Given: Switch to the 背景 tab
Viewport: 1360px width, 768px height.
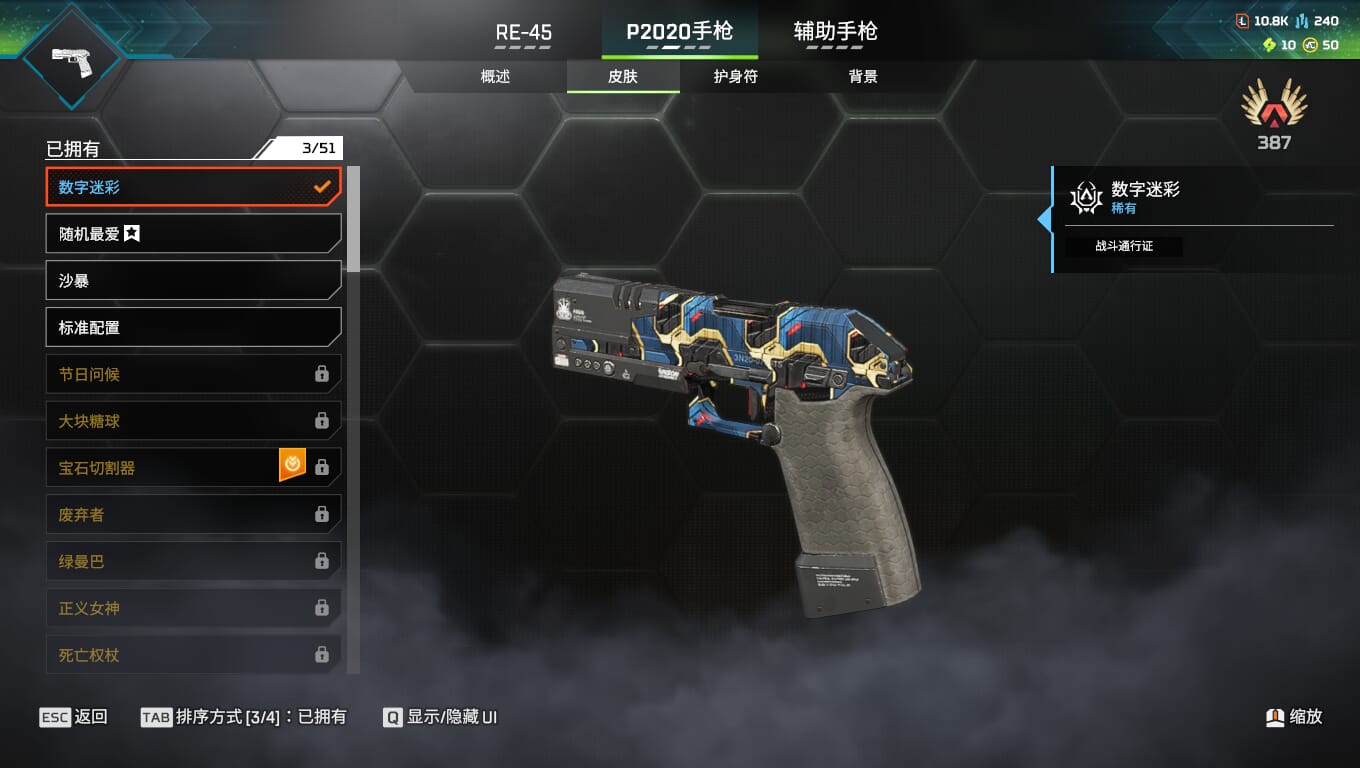Looking at the screenshot, I should pos(863,77).
